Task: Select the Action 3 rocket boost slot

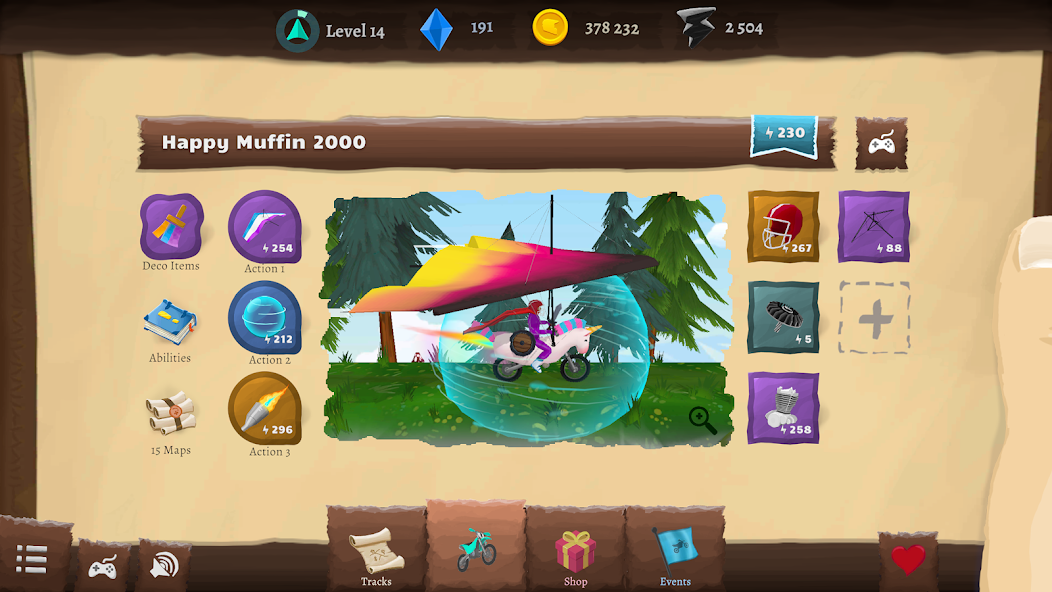Action: [x=265, y=408]
